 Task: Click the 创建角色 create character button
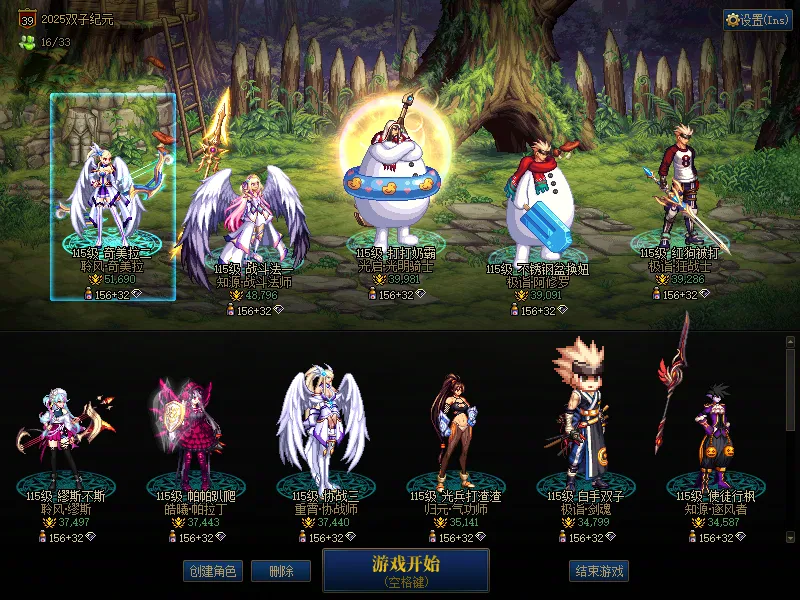(212, 571)
